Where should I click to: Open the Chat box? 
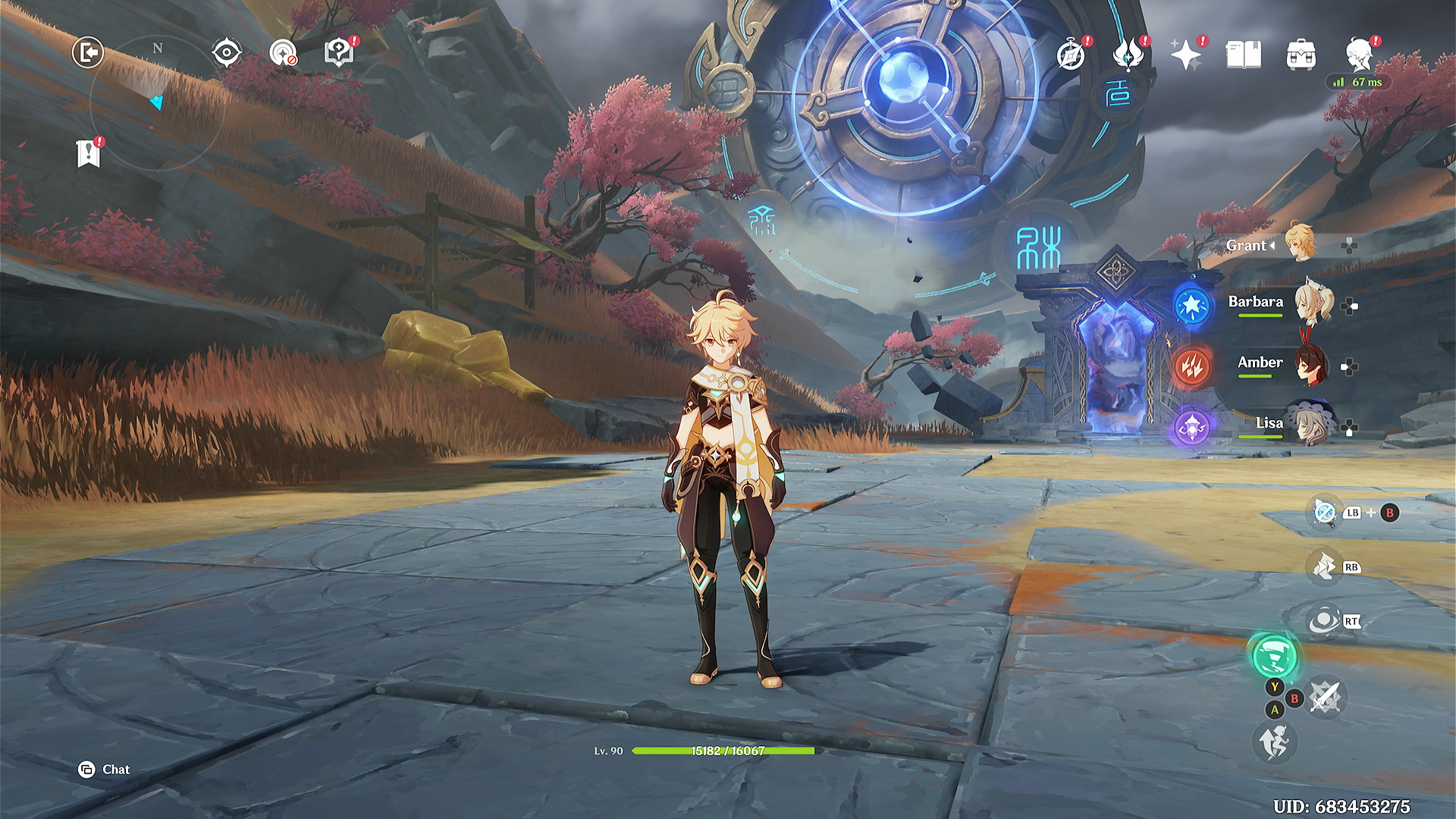click(105, 770)
